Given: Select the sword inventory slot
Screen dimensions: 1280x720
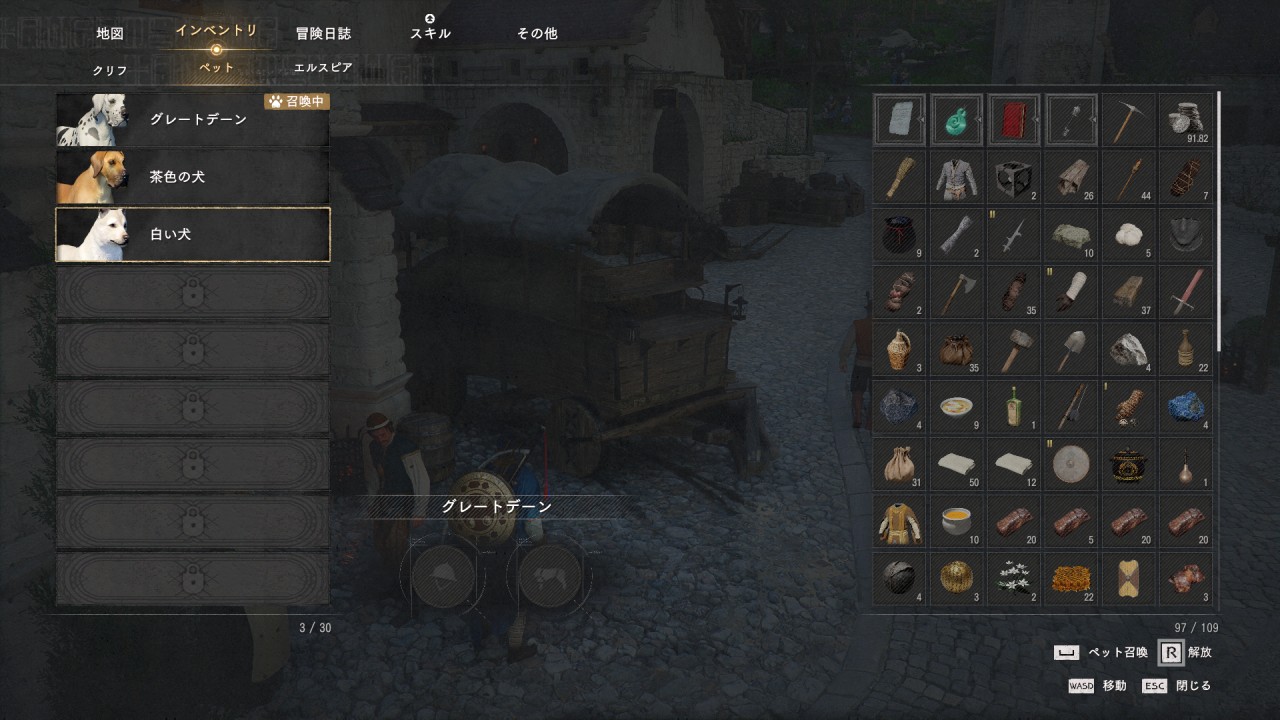Looking at the screenshot, I should pos(1186,292).
